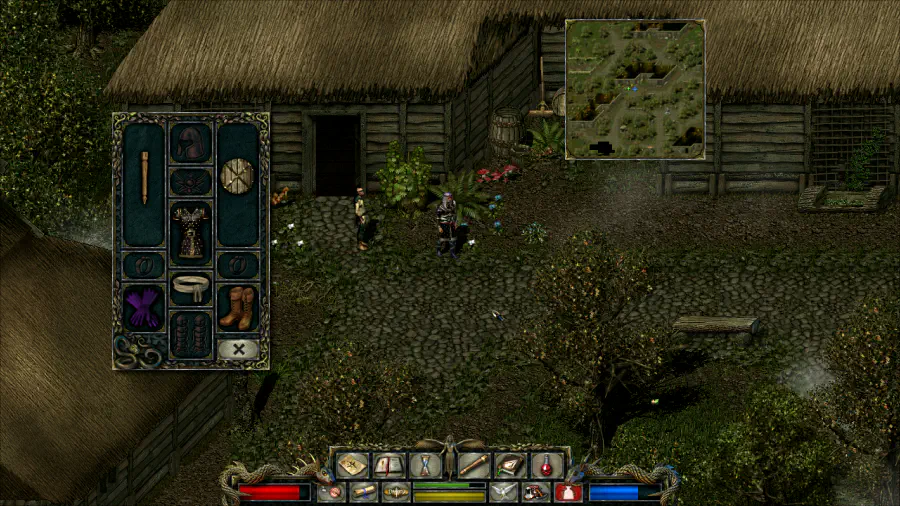This screenshot has height=506, width=900.
Task: Choose the studded chest armor slot
Action: point(190,229)
